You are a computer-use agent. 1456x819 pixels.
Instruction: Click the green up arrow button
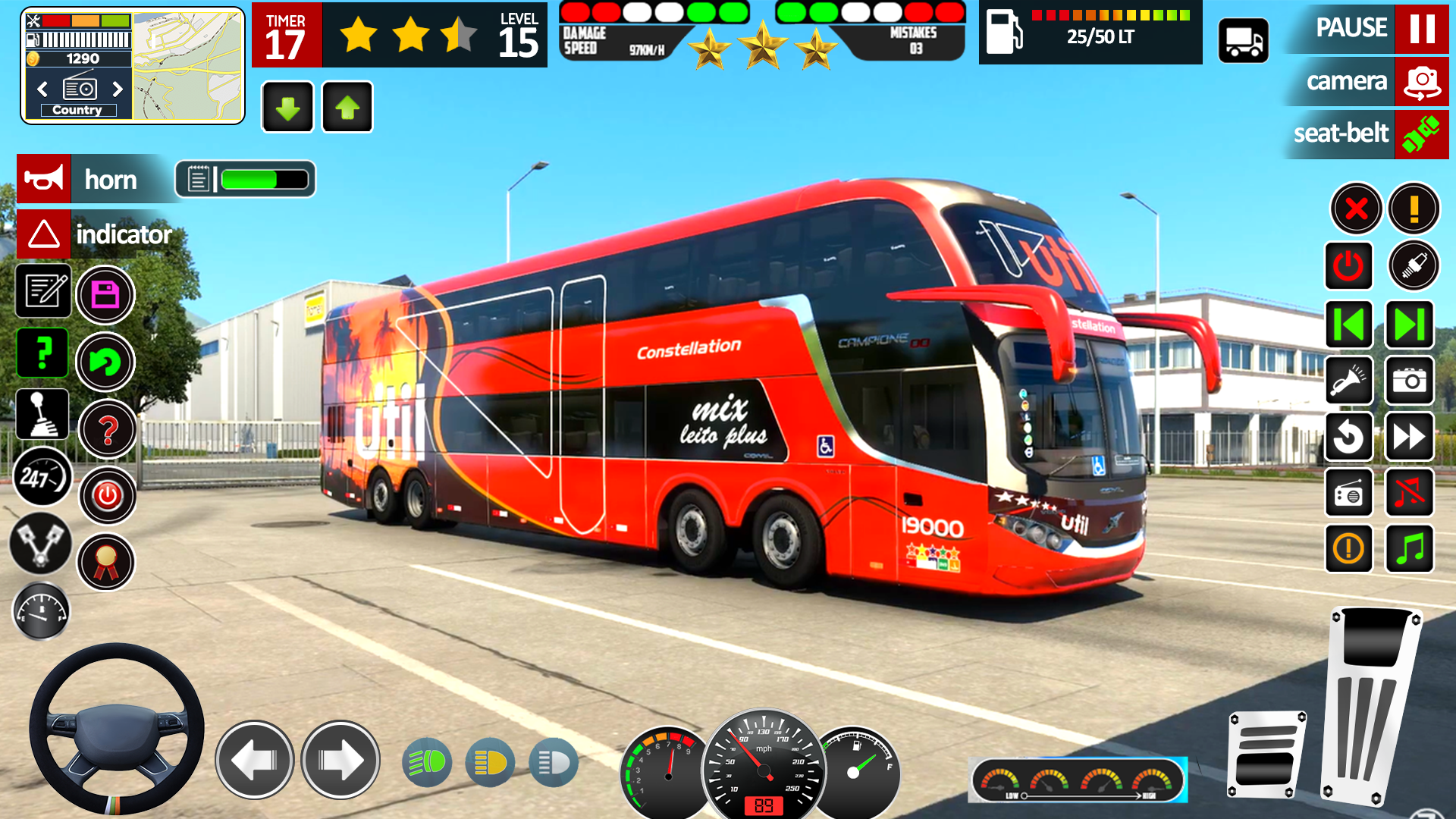347,108
